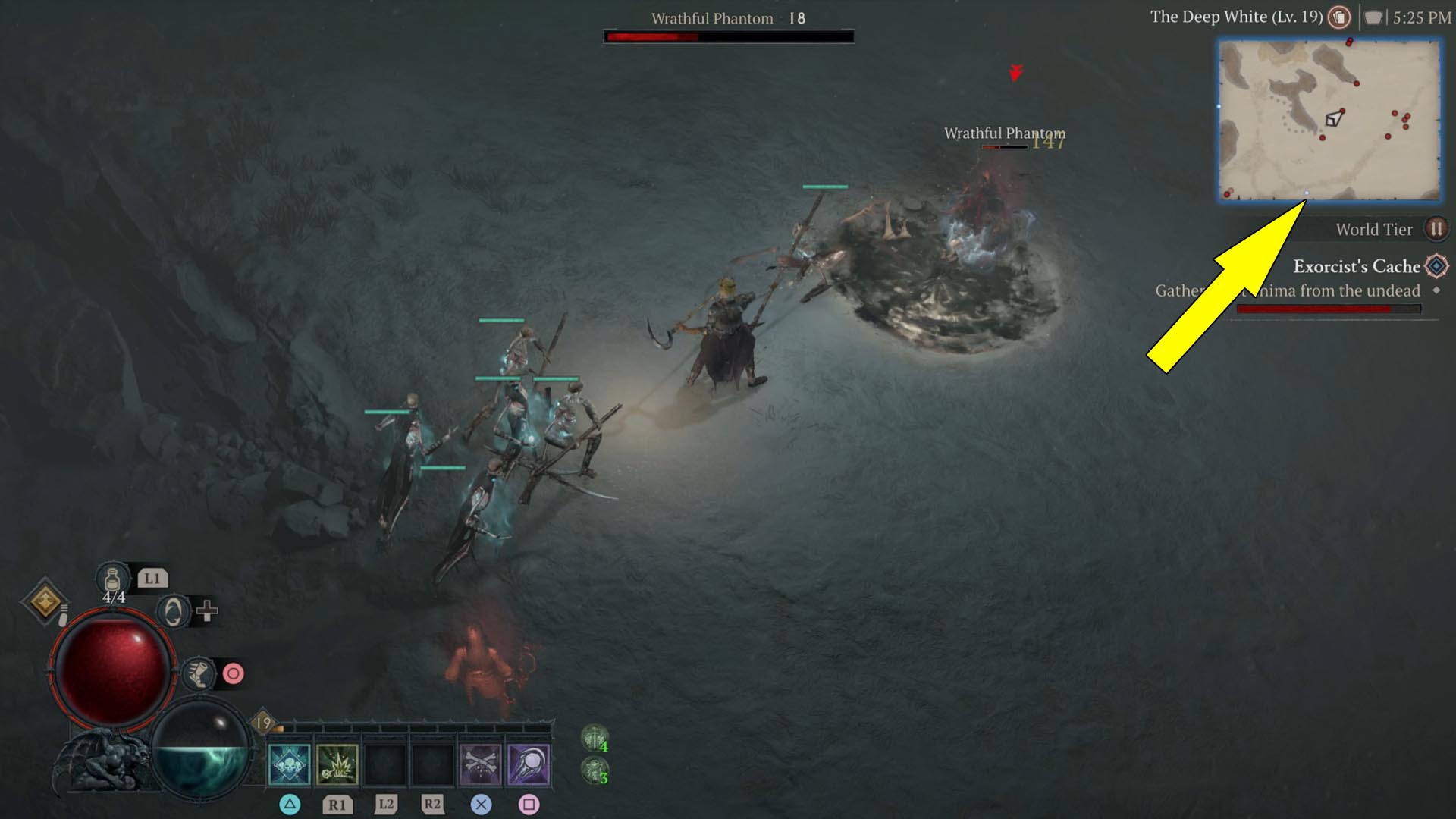The width and height of the screenshot is (1456, 819).
Task: Click the bag icon next to the clock
Action: coord(1374,17)
